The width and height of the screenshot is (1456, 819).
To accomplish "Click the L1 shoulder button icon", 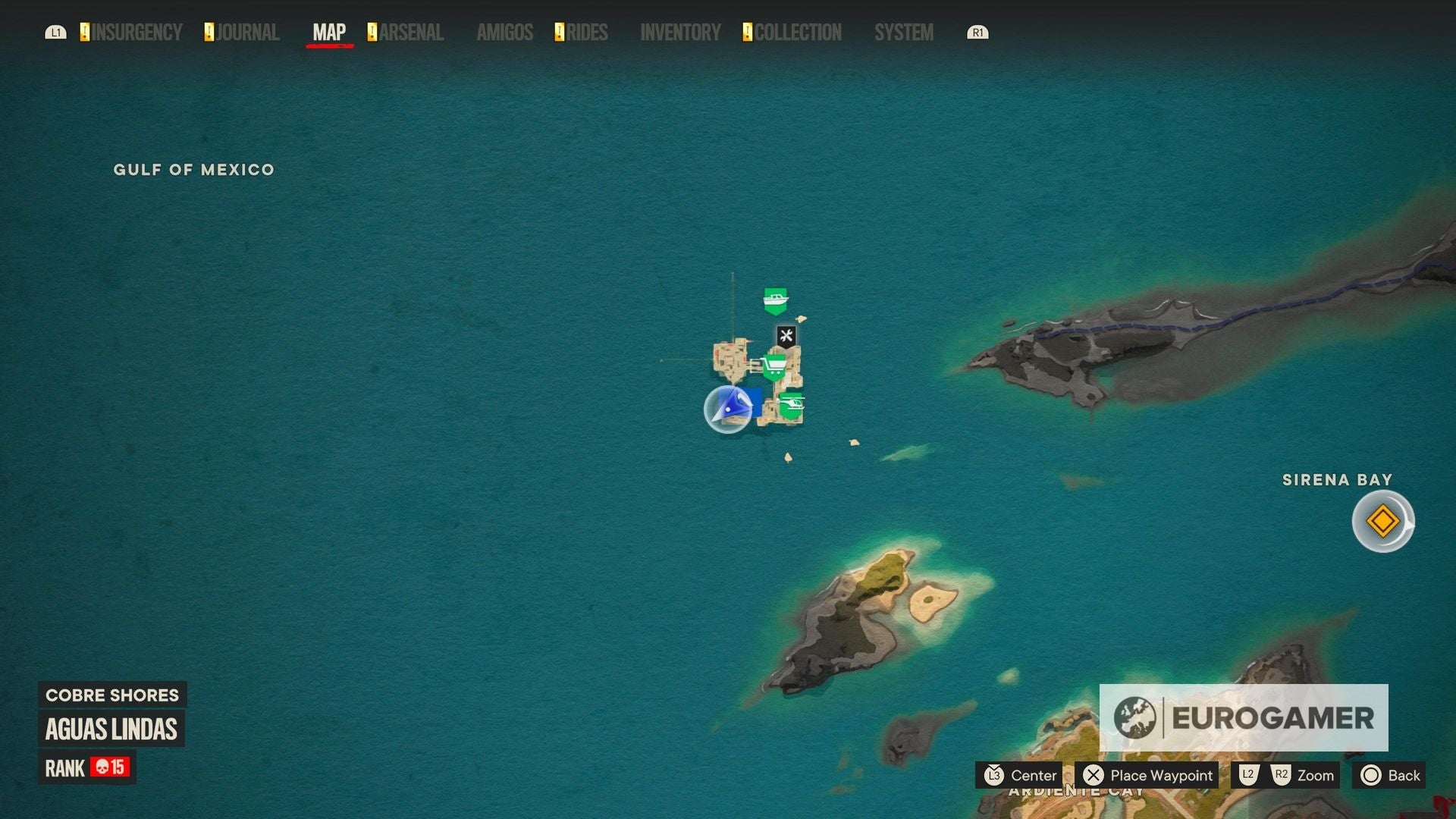I will pos(56,33).
